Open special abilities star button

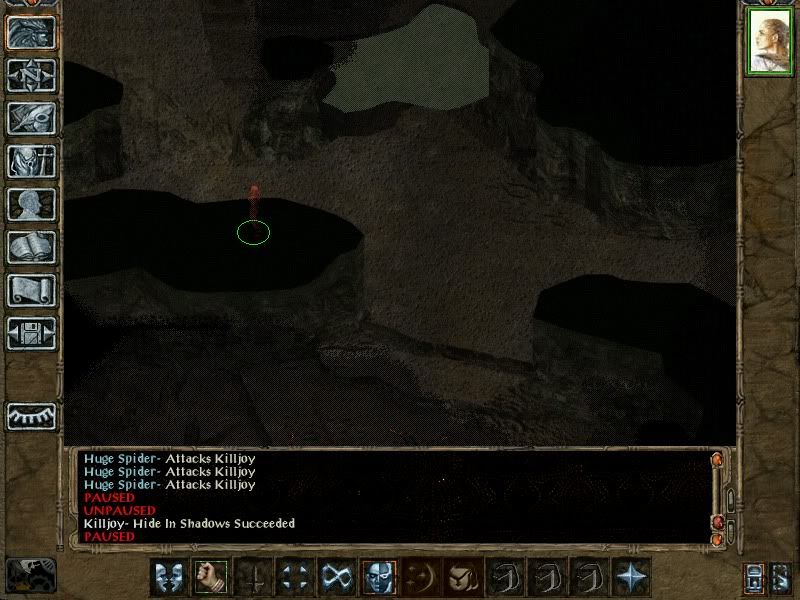pos(631,577)
